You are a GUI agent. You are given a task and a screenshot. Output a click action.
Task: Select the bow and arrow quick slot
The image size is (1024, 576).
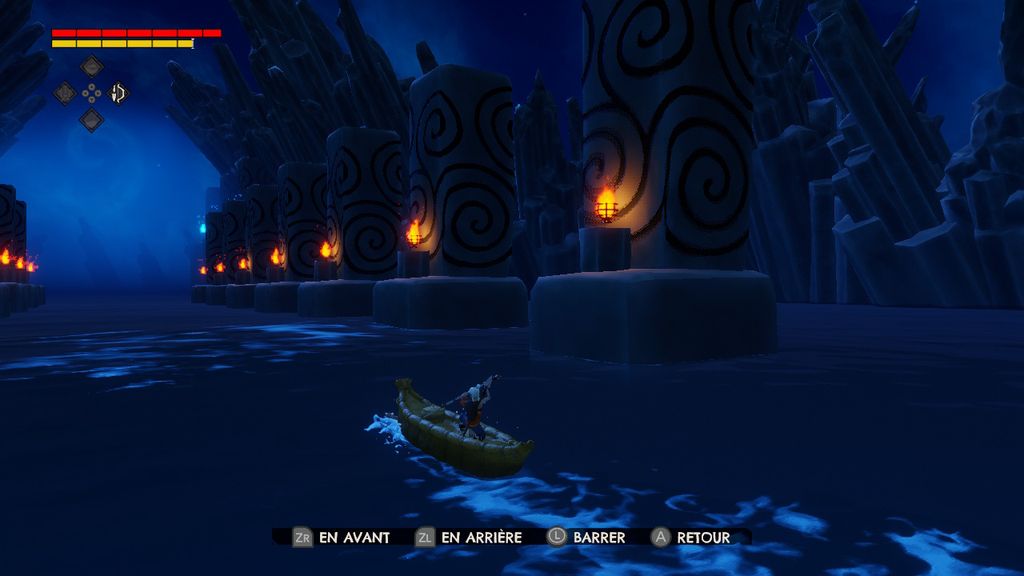[x=118, y=93]
